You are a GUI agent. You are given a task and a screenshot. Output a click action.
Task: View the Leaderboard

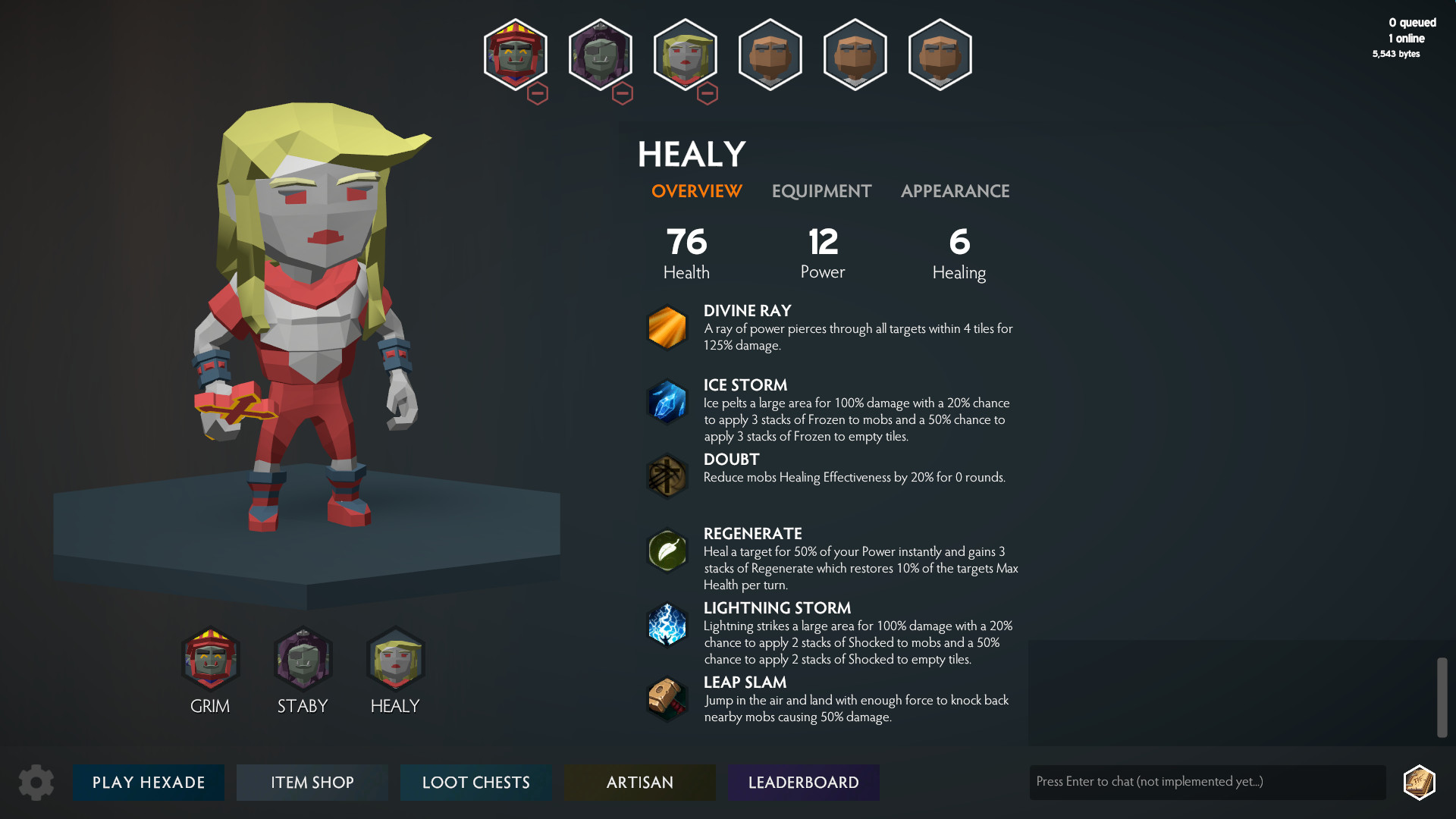point(803,782)
